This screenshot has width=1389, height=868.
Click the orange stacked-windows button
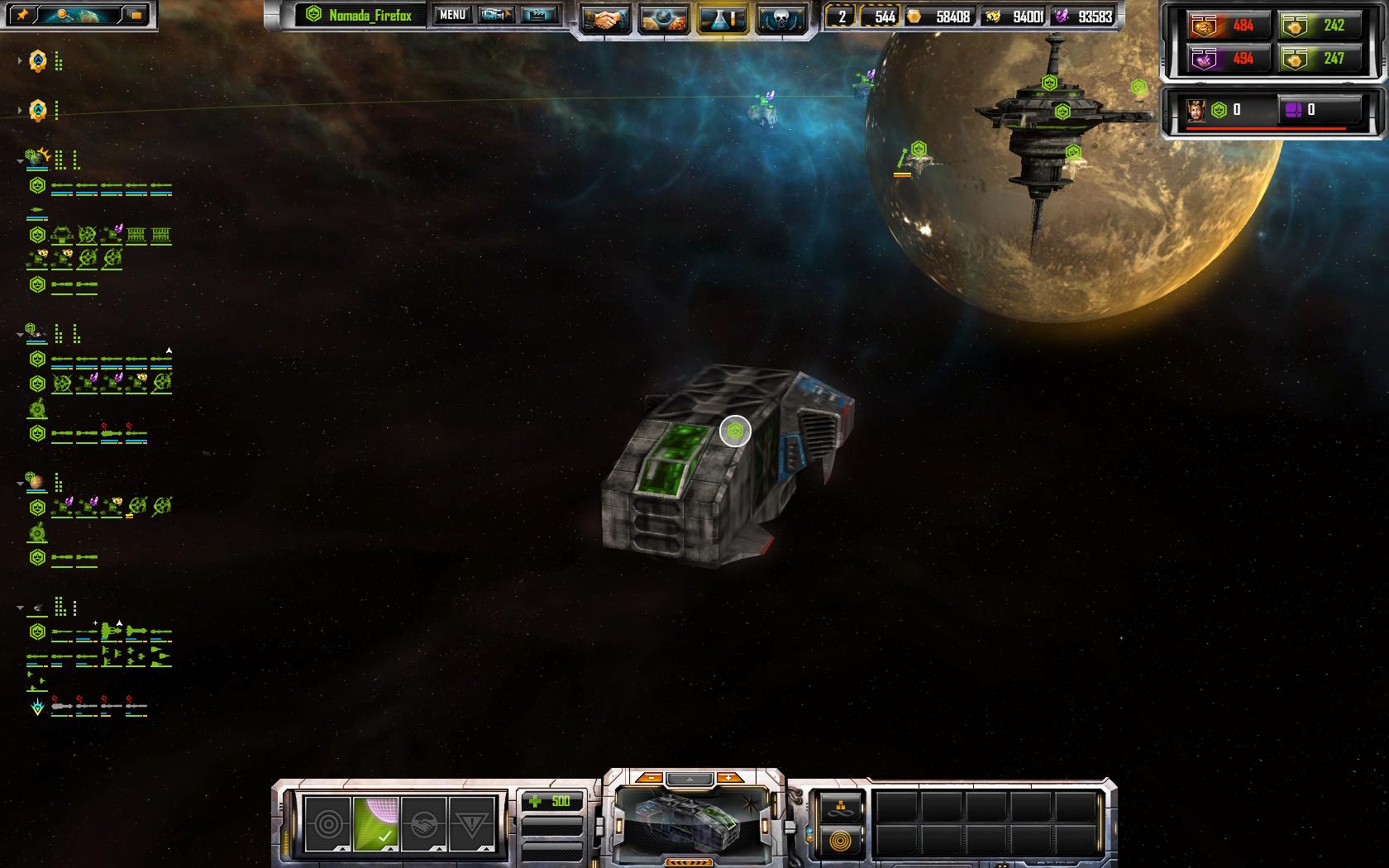(136, 15)
